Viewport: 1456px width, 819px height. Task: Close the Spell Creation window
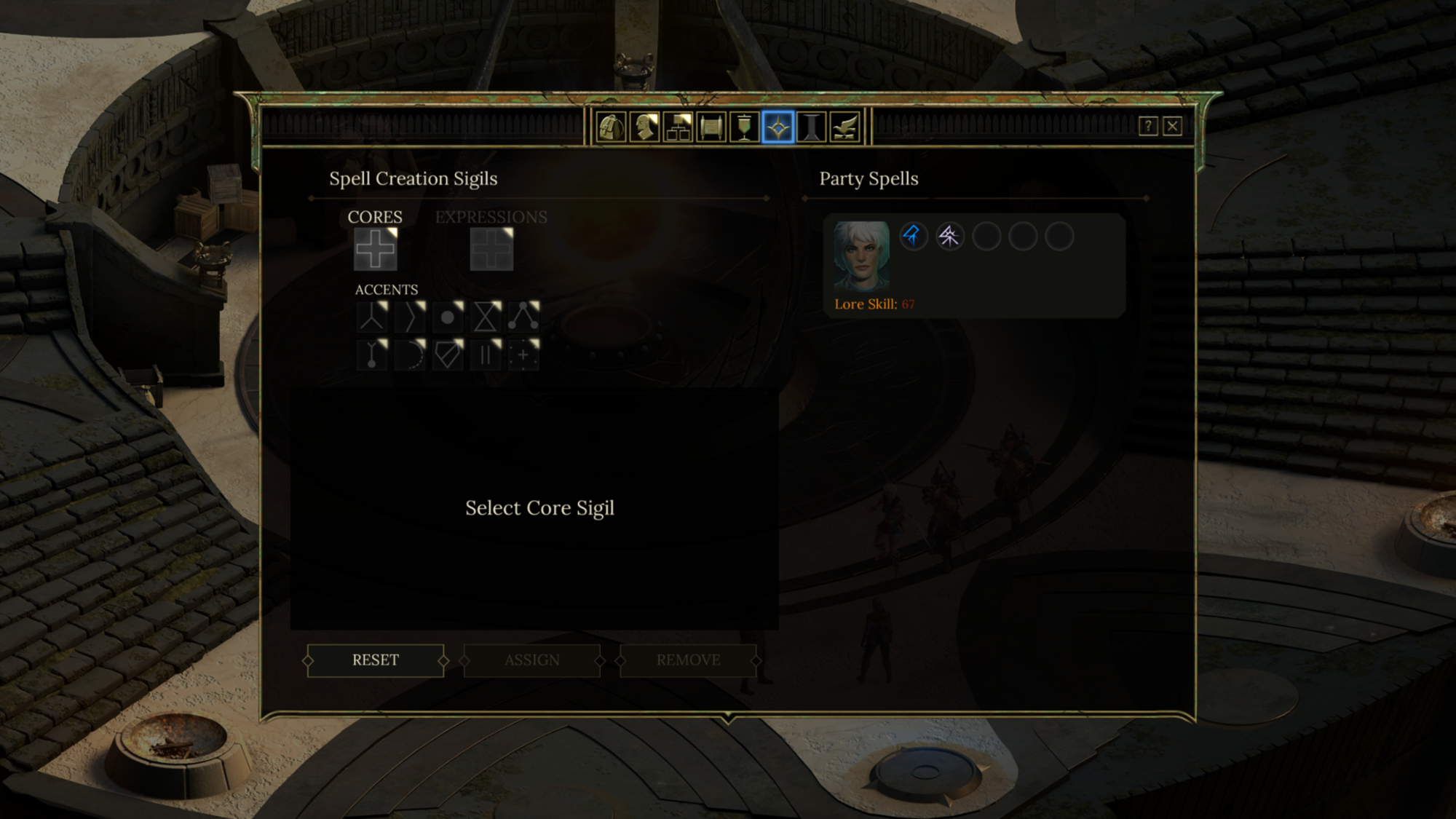[x=1172, y=127]
